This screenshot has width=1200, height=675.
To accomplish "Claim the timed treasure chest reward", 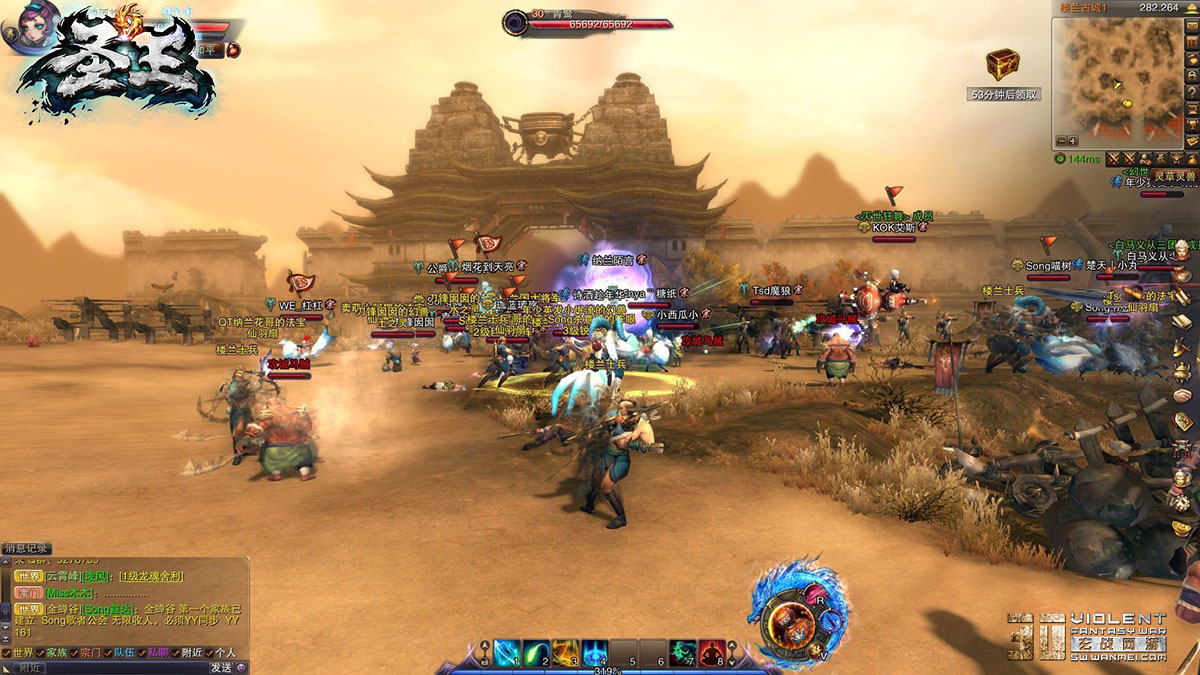I will pyautogui.click(x=1002, y=66).
